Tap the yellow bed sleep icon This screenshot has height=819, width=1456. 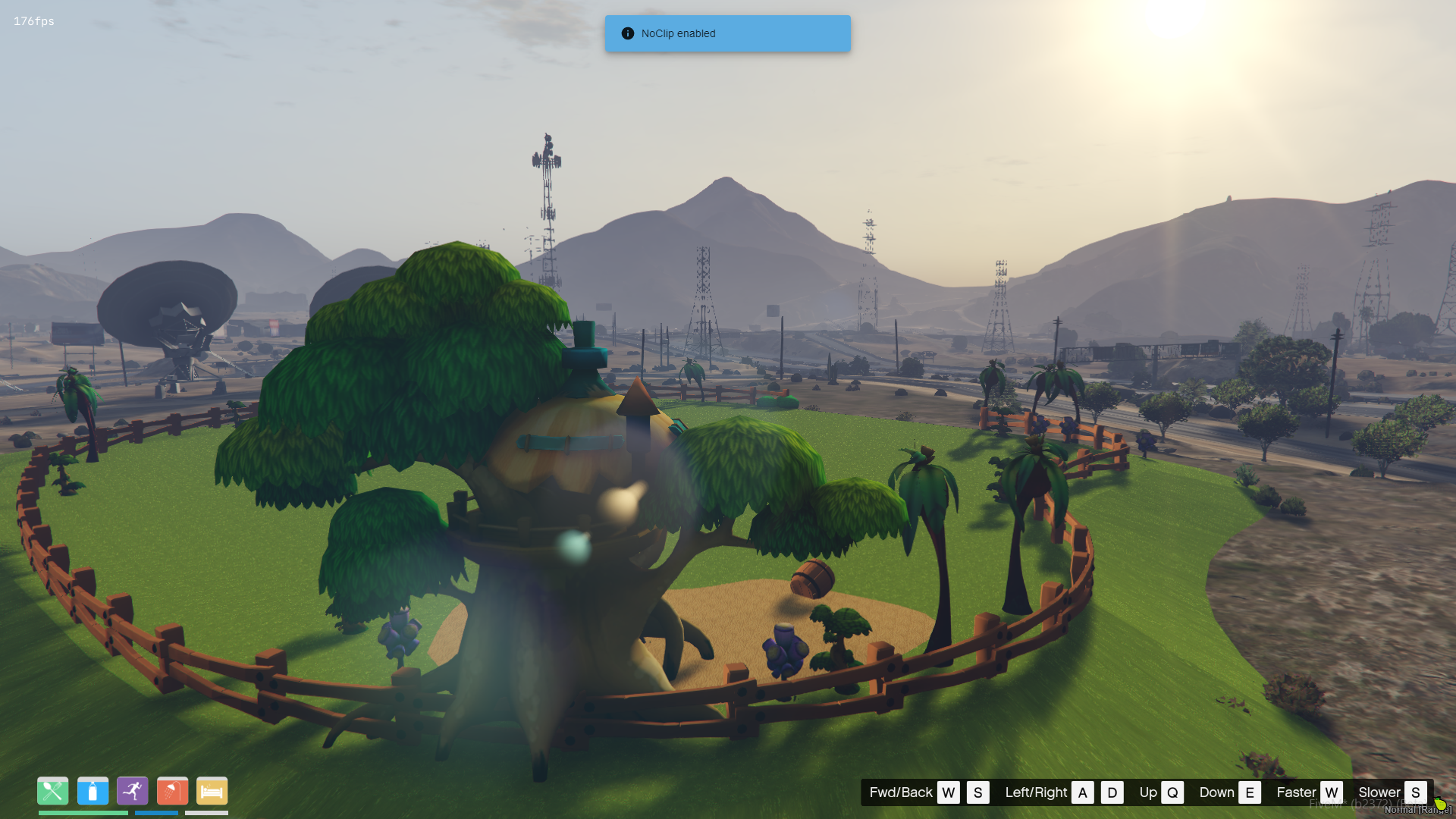pyautogui.click(x=212, y=791)
